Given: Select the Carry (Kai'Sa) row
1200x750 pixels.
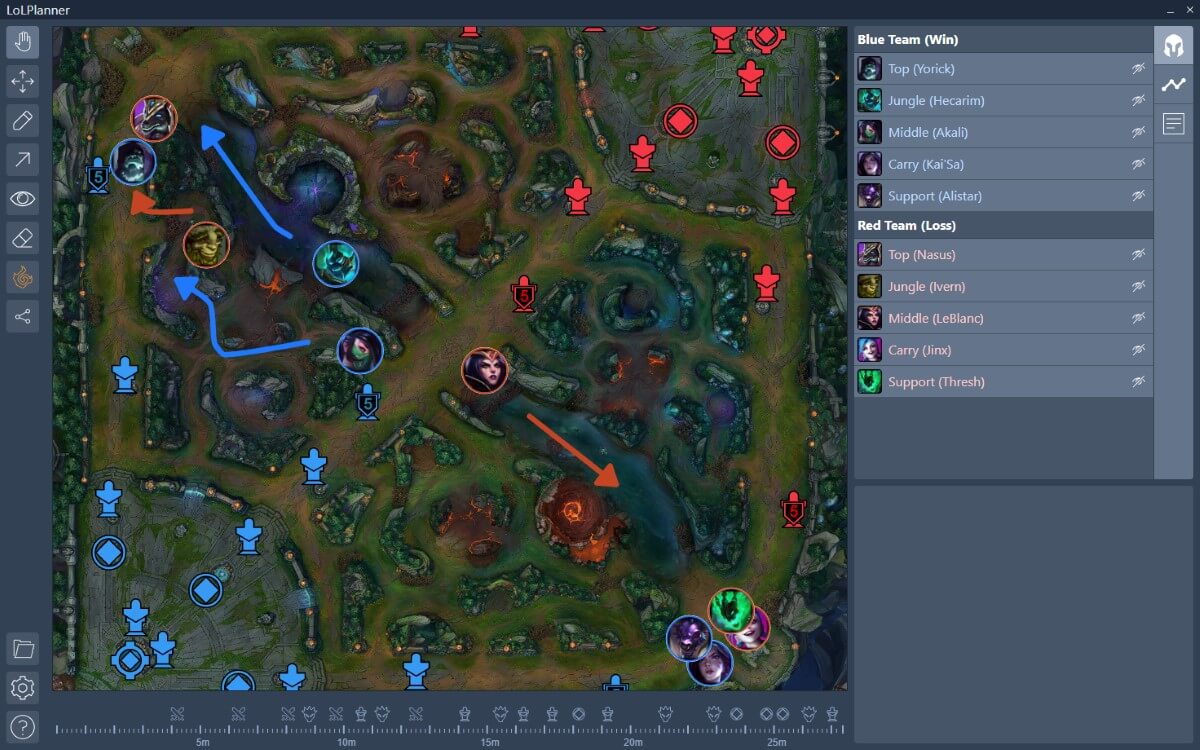Looking at the screenshot, I should pos(990,165).
